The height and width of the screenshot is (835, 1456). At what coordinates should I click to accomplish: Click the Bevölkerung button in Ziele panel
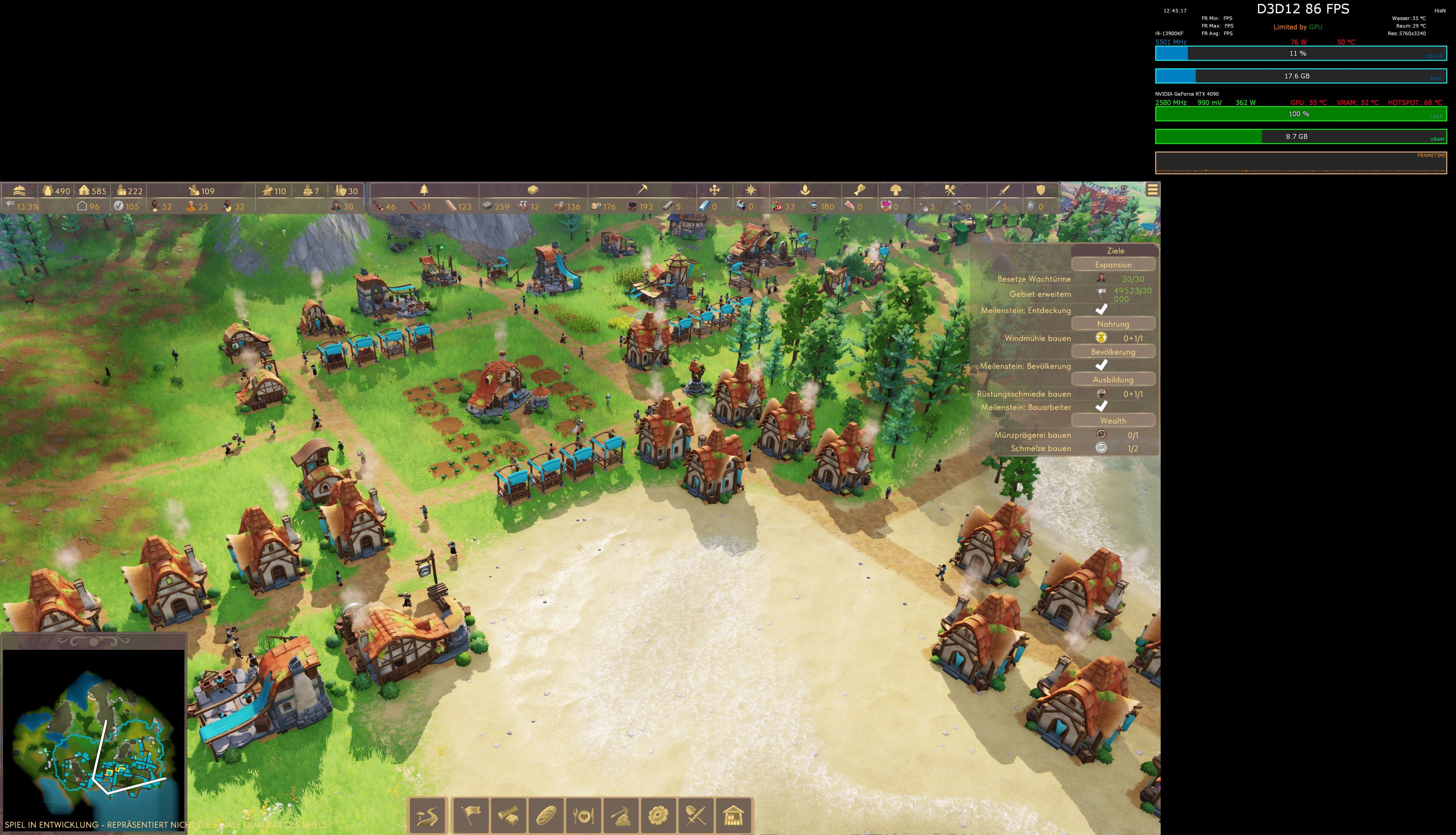coord(1113,352)
